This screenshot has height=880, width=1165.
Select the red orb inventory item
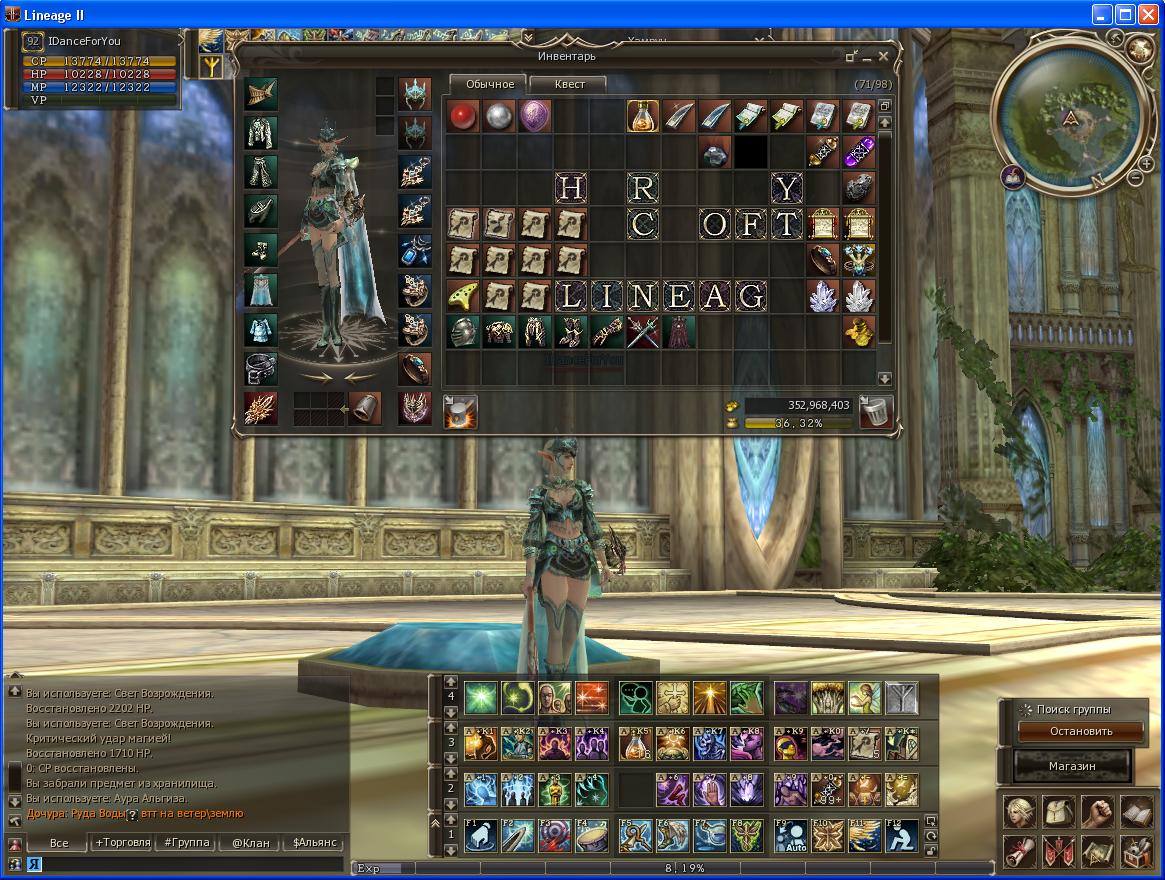462,116
